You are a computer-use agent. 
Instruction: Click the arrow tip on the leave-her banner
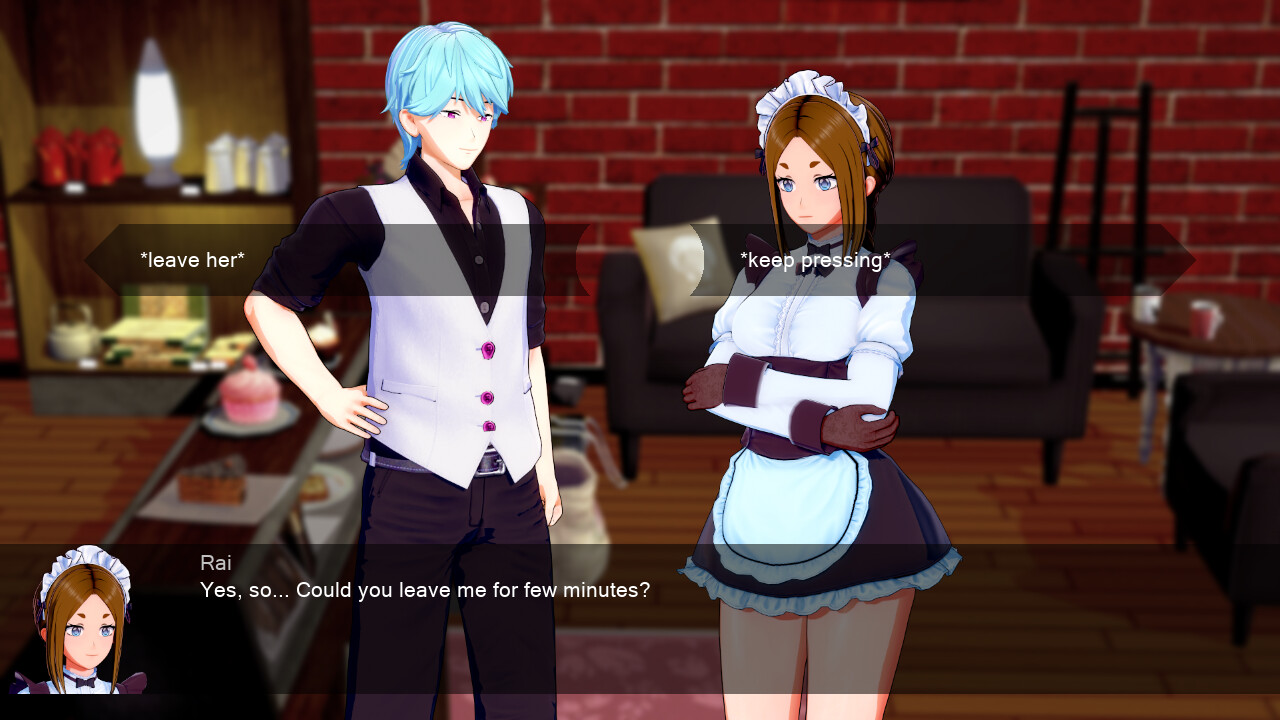coord(90,259)
